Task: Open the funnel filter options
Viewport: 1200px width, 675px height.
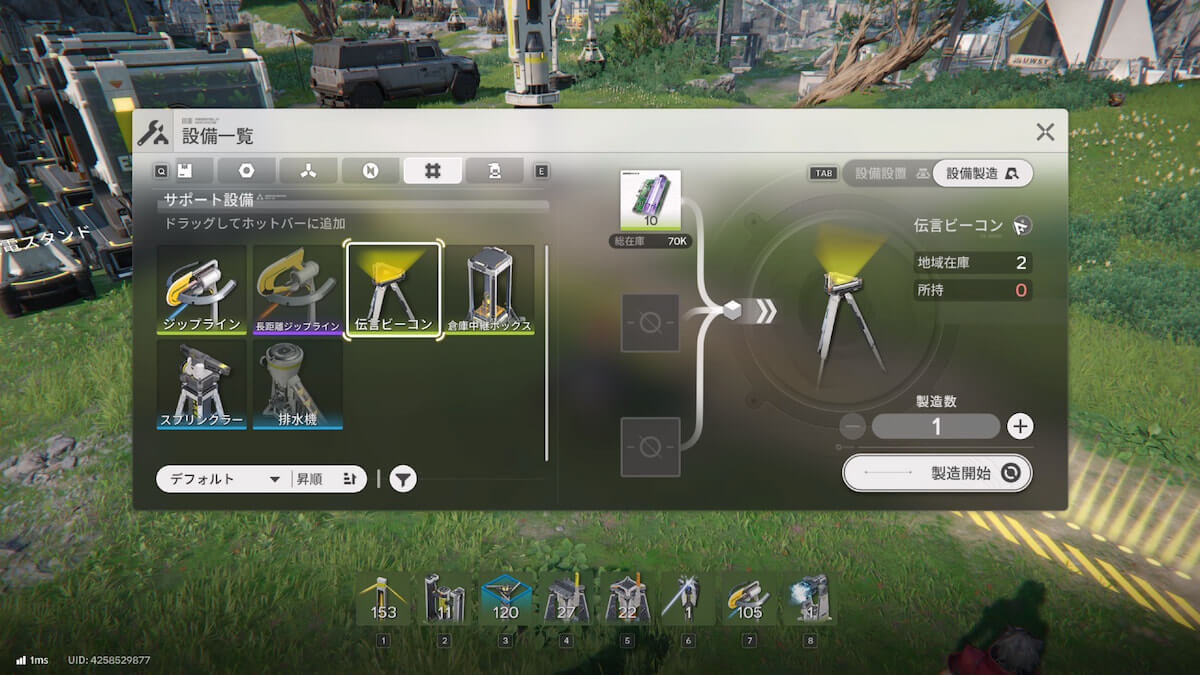Action: click(x=402, y=480)
